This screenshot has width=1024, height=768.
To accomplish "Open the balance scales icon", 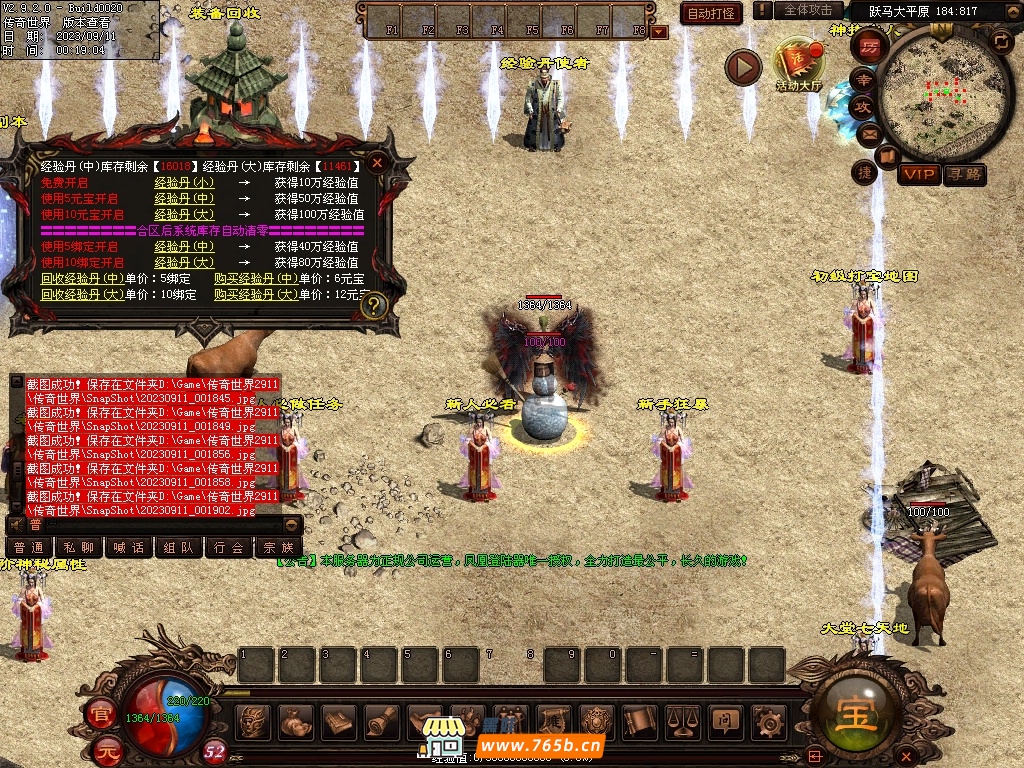I will click(682, 721).
